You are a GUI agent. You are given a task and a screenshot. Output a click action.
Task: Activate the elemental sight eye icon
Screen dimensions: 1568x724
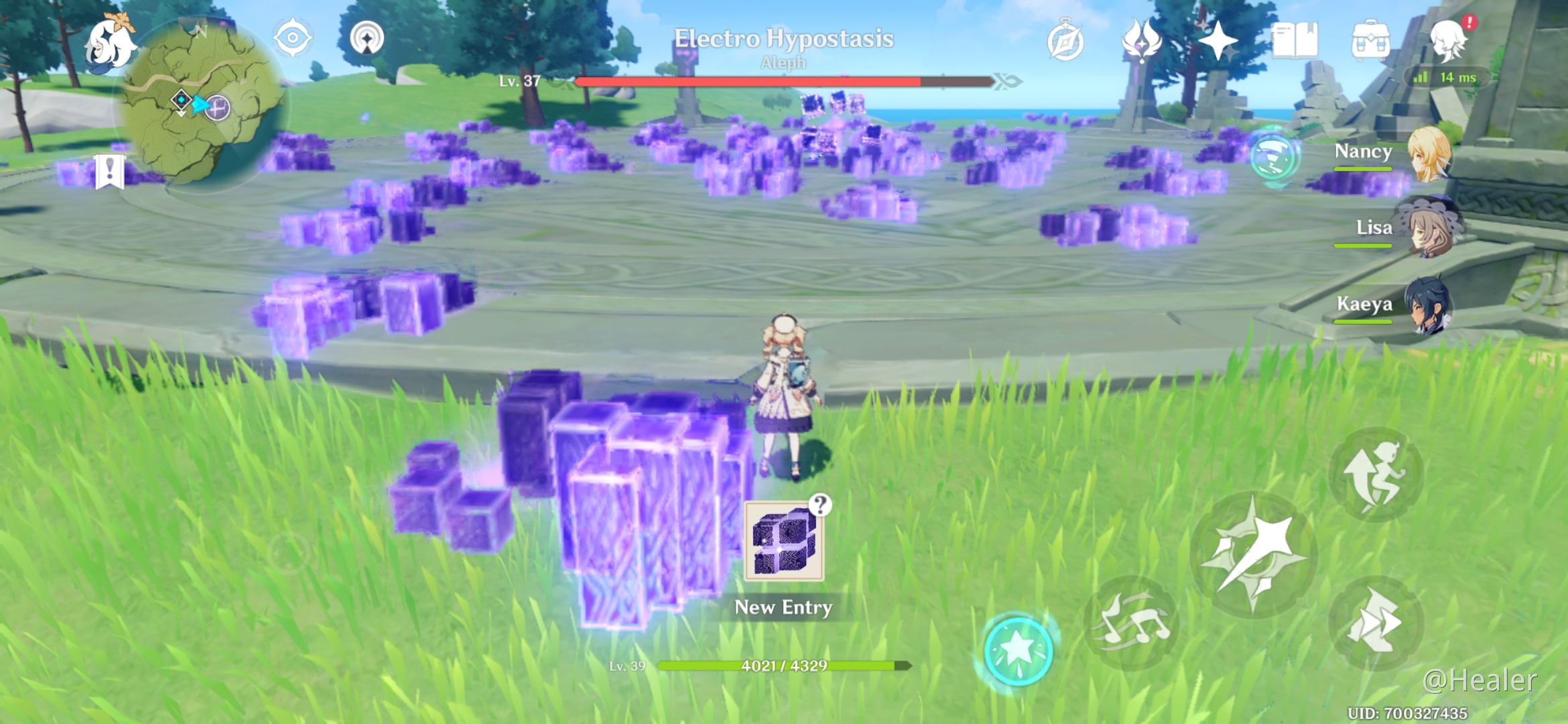tap(292, 38)
